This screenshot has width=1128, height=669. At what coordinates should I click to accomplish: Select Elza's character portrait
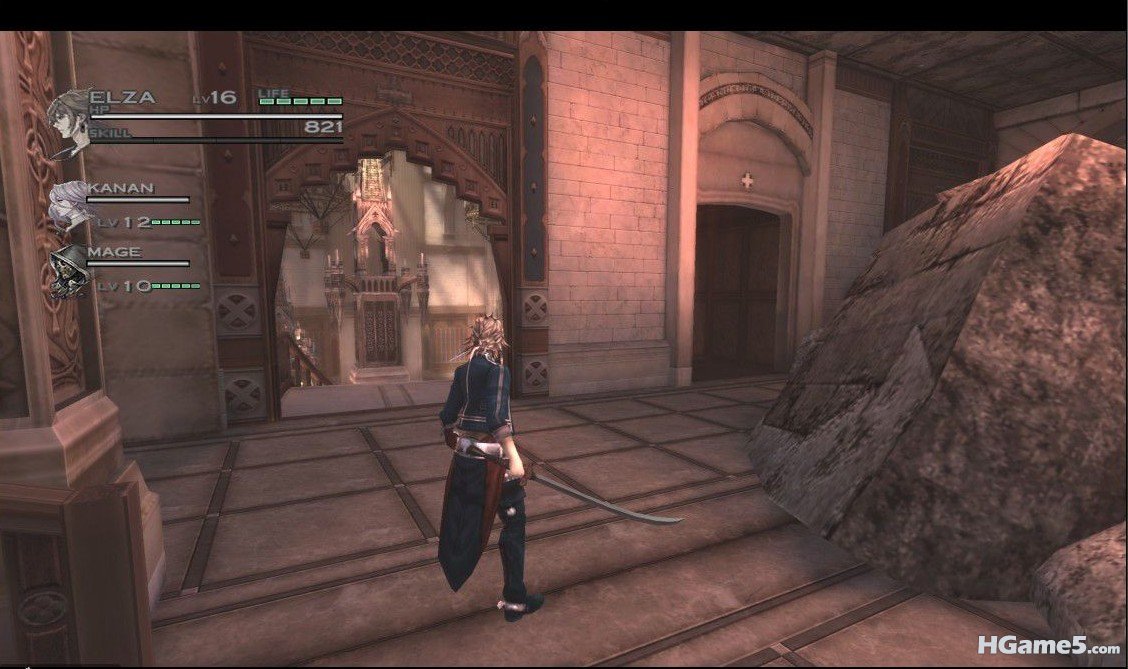coord(68,121)
